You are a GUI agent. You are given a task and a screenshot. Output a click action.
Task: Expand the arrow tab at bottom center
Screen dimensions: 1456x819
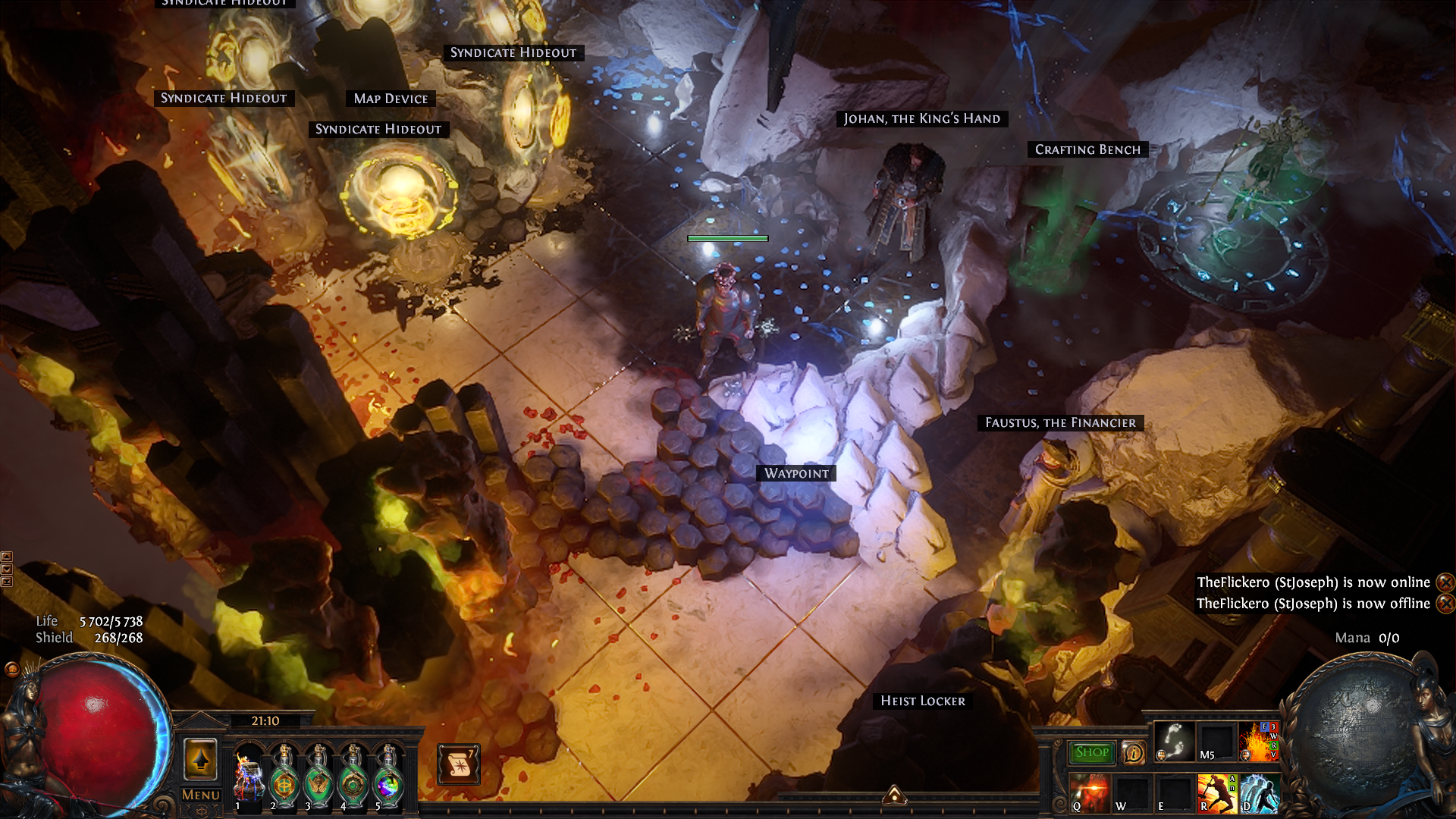(x=894, y=795)
